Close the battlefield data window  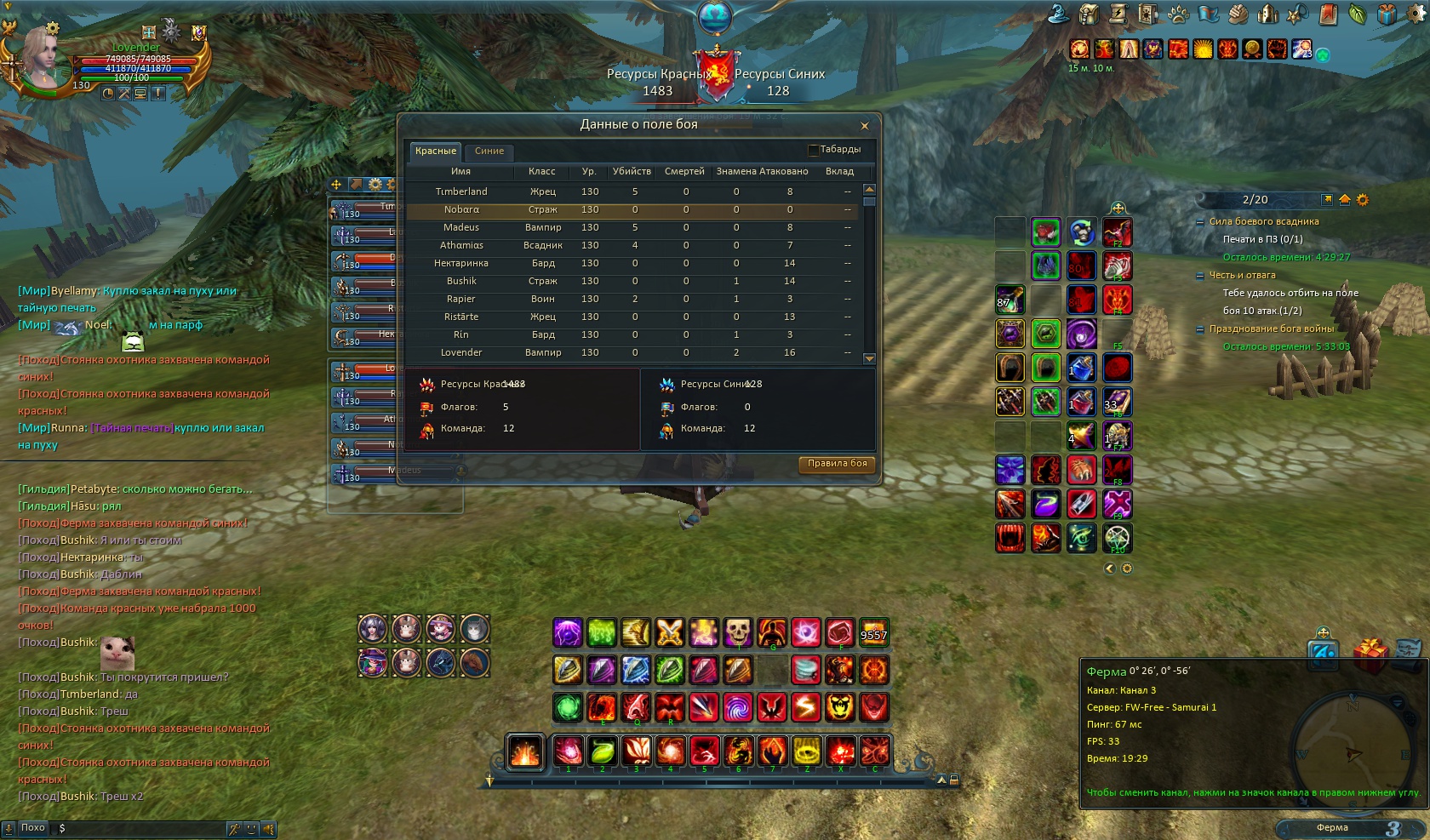[864, 126]
